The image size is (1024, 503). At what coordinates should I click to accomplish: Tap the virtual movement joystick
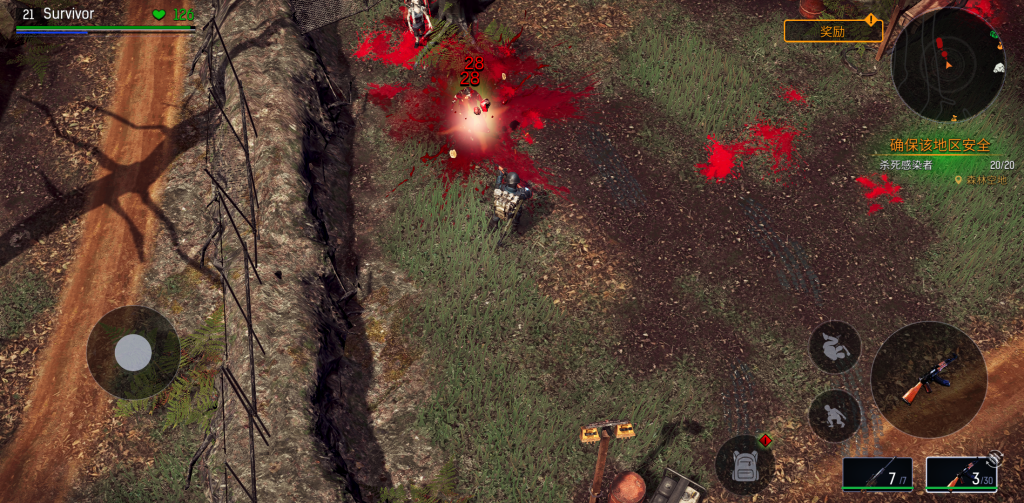[133, 352]
